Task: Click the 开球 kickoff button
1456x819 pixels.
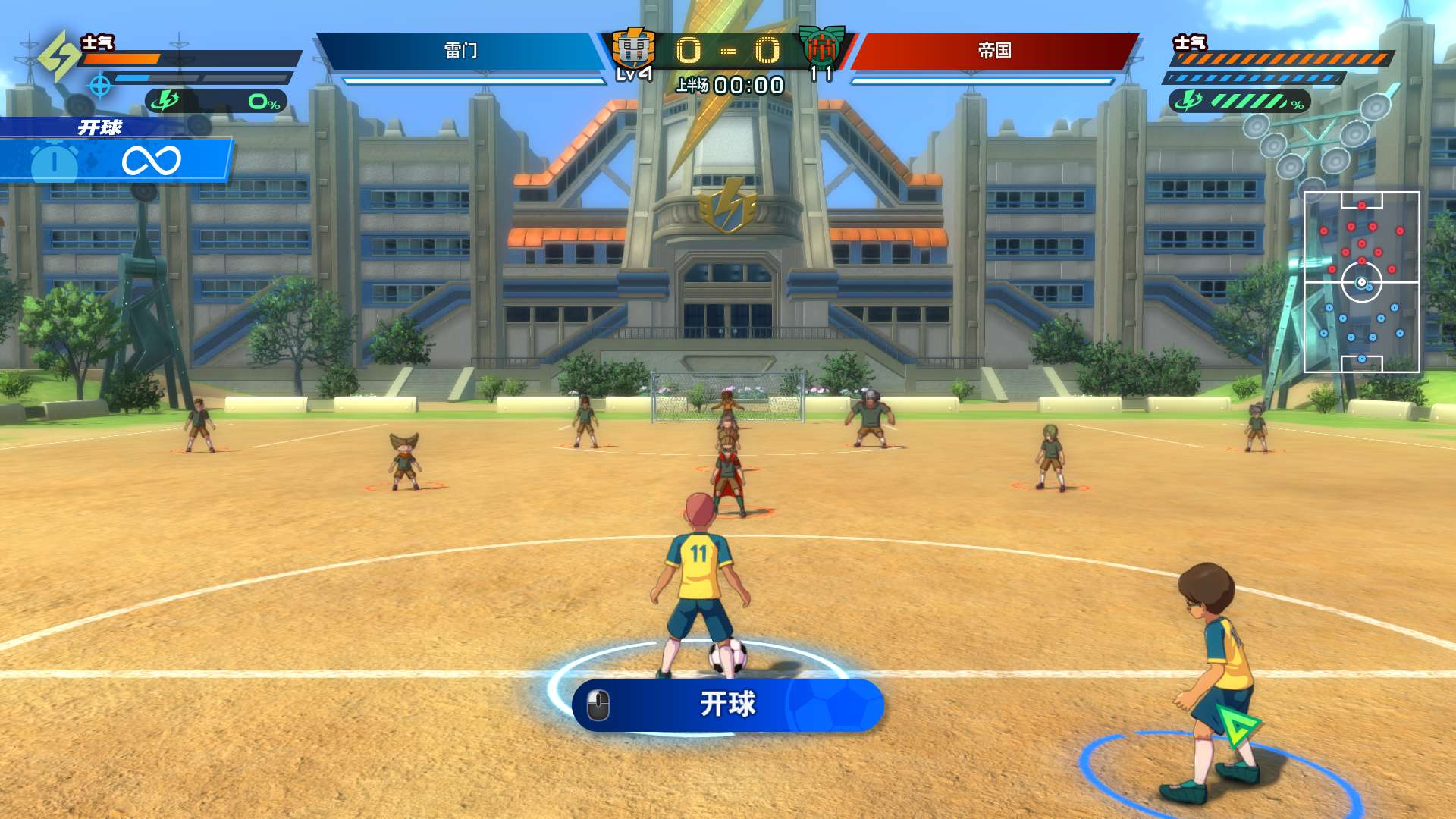Action: [x=728, y=704]
